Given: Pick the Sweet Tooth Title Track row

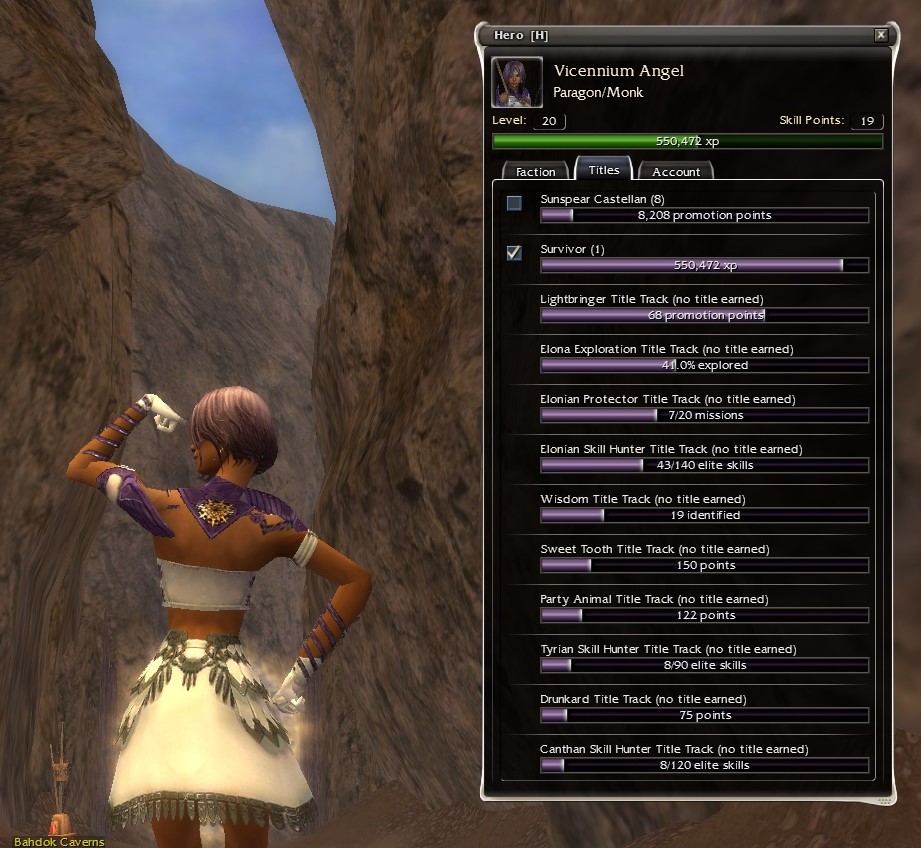Looking at the screenshot, I should tap(704, 558).
